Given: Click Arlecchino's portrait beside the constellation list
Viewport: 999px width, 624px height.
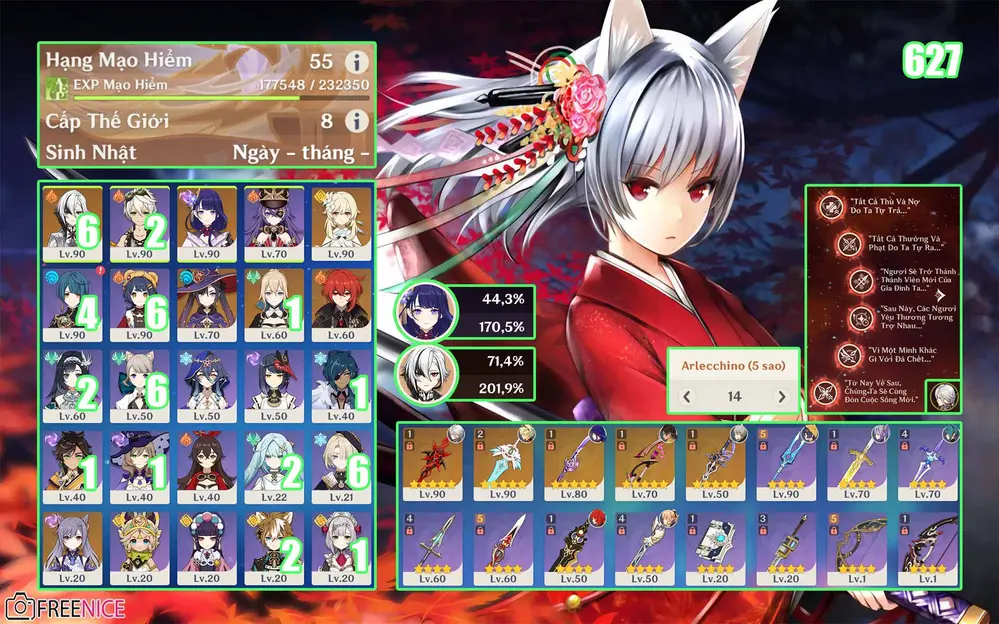Looking at the screenshot, I should (941, 397).
